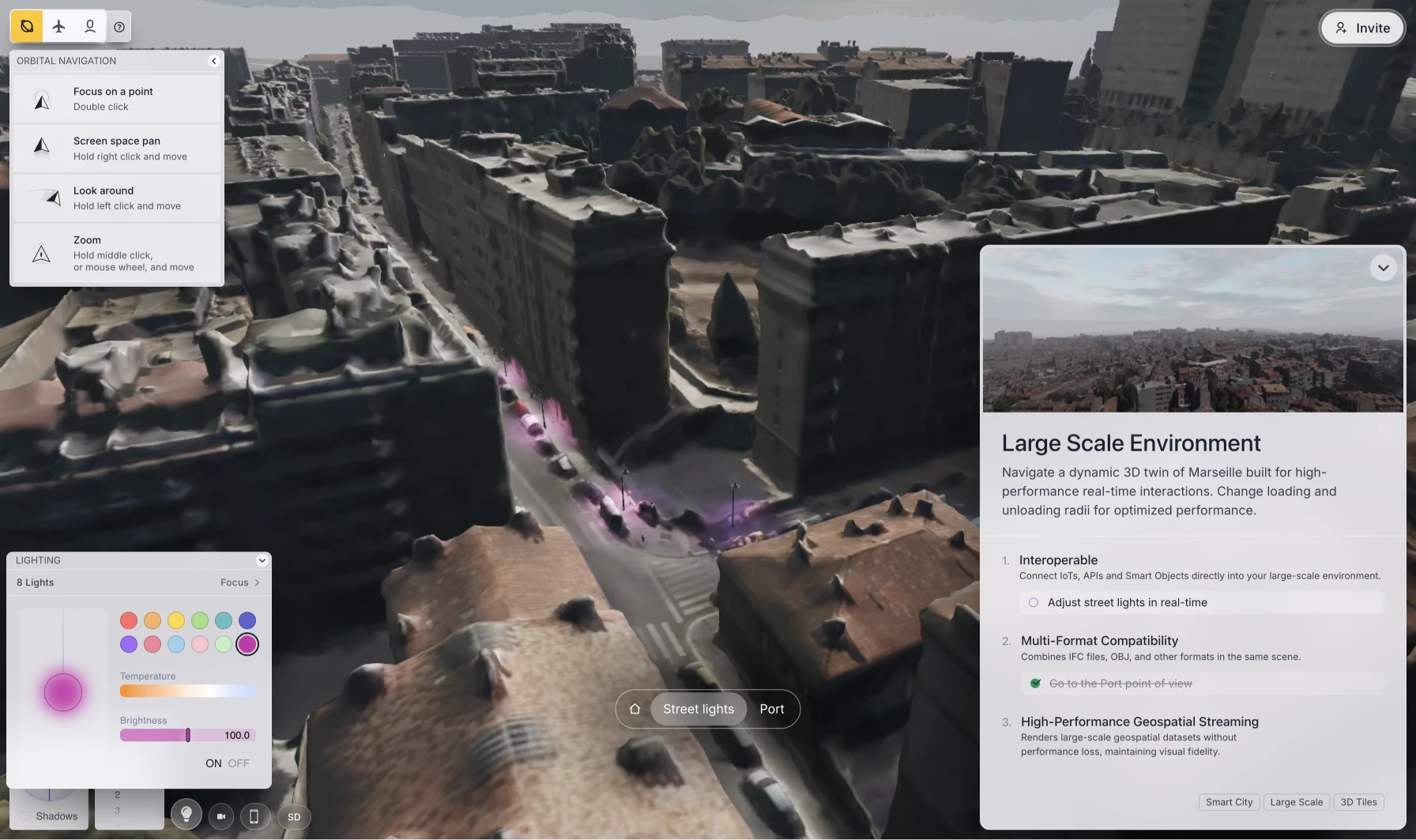The width and height of the screenshot is (1416, 840).
Task: Choose the dark blue color swatch
Action: [x=247, y=620]
